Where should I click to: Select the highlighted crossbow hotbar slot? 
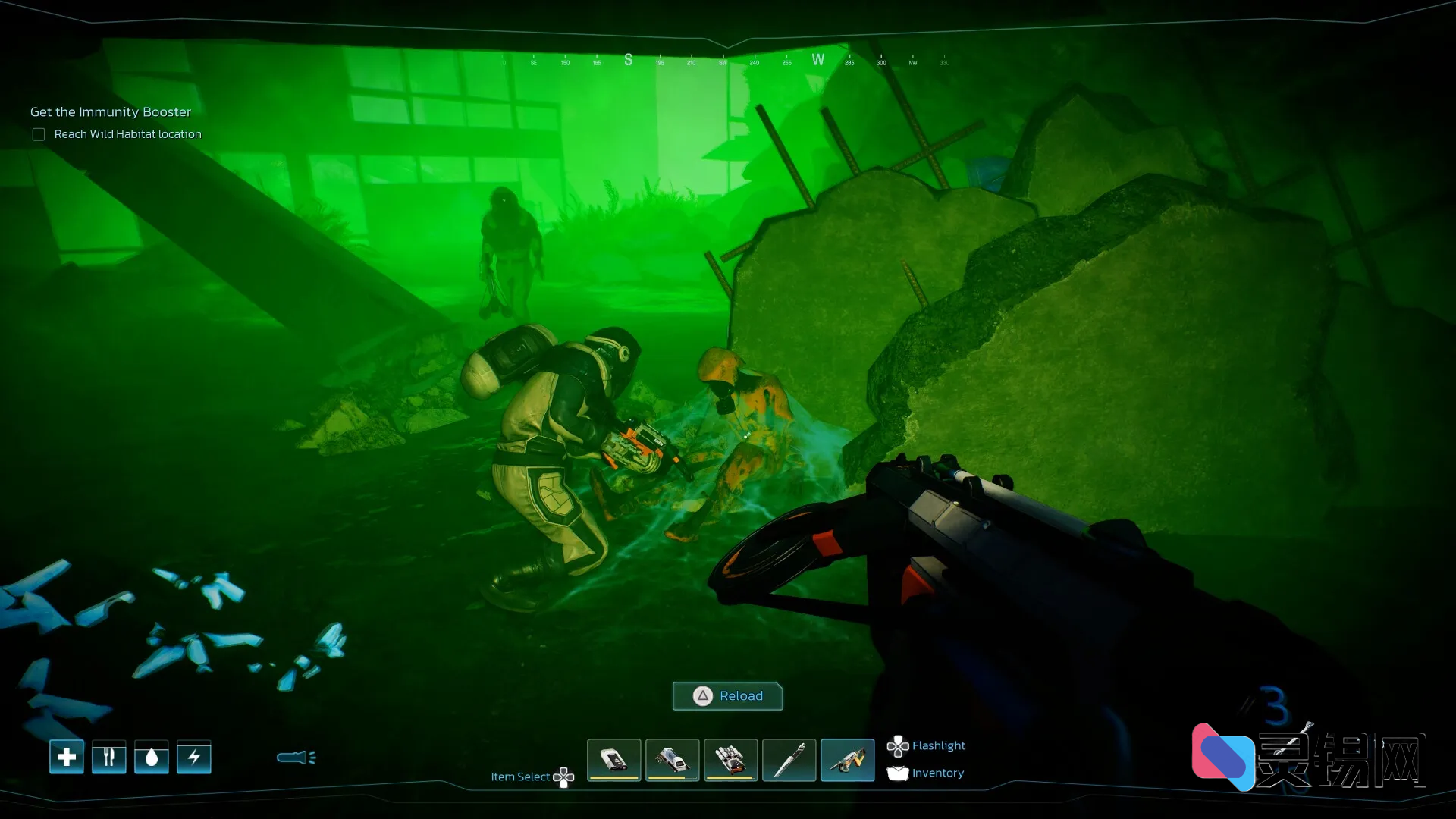pos(847,759)
